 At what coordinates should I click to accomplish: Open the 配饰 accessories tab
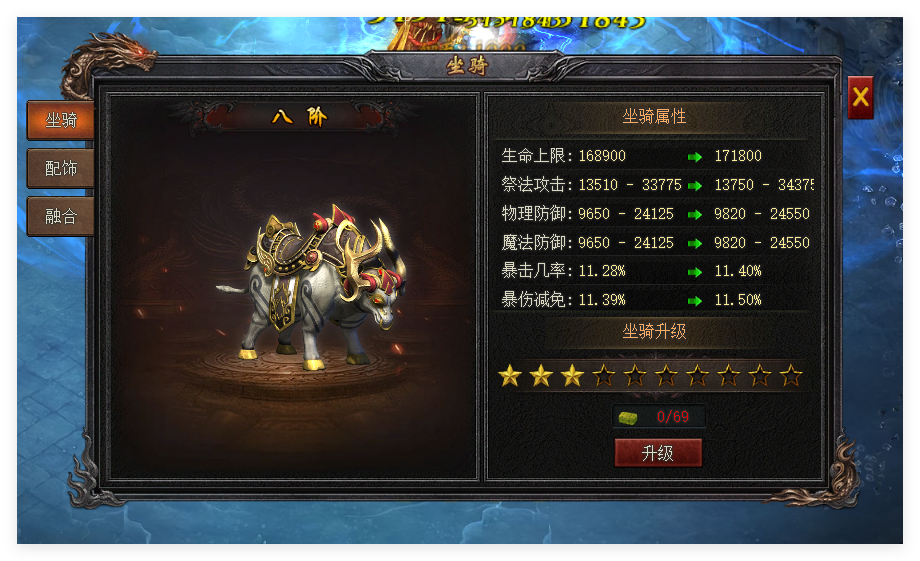click(x=61, y=168)
